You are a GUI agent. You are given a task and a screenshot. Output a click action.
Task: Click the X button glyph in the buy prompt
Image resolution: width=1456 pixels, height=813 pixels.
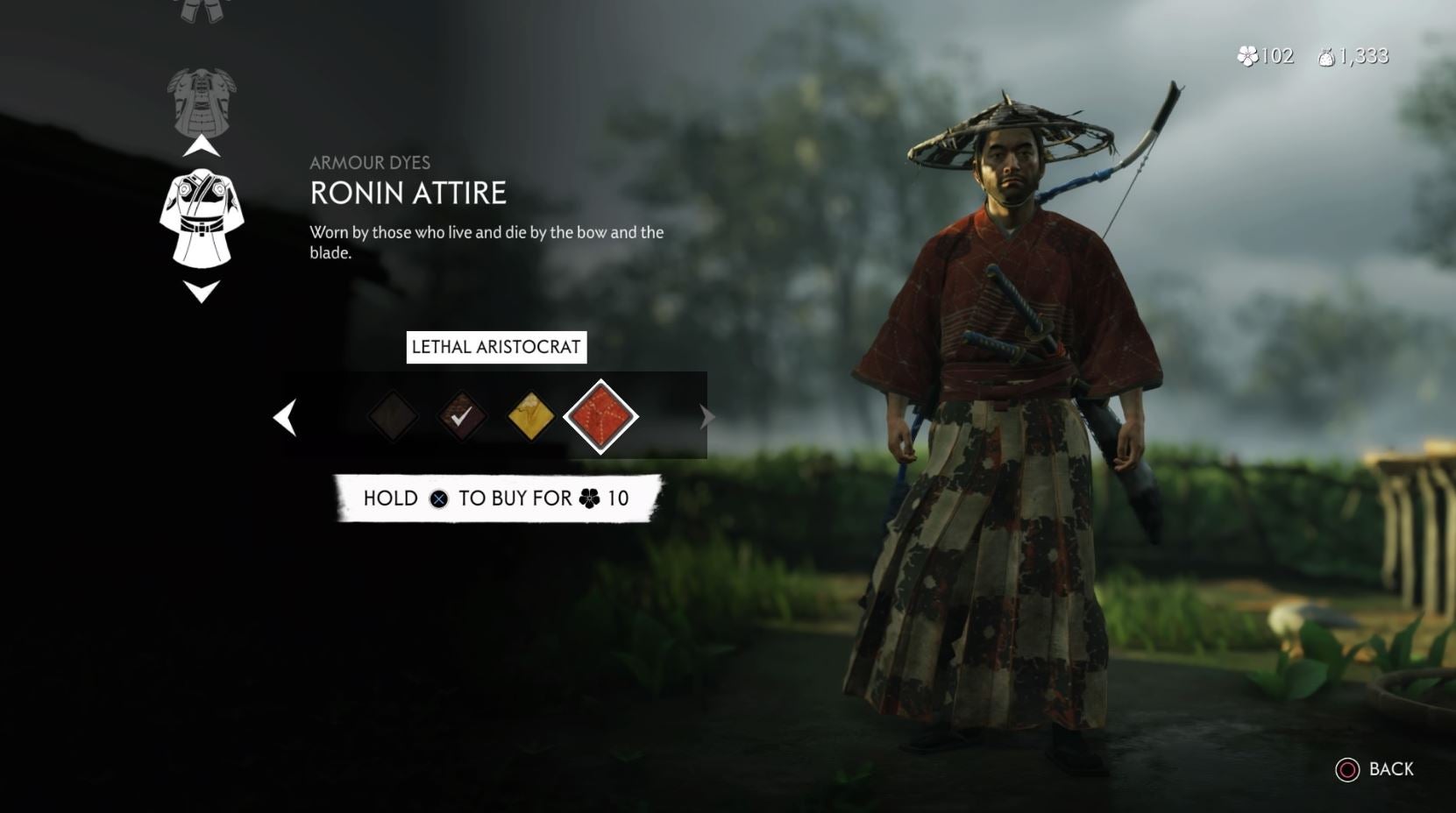(438, 498)
